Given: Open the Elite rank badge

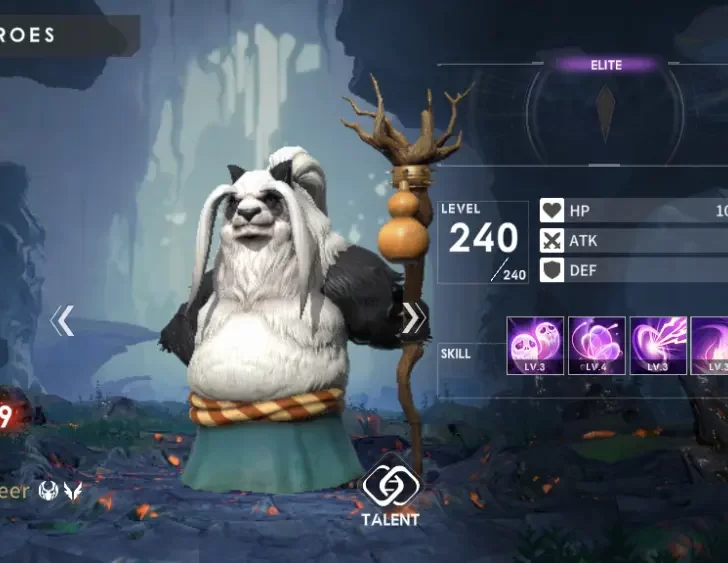Looking at the screenshot, I should [x=606, y=66].
